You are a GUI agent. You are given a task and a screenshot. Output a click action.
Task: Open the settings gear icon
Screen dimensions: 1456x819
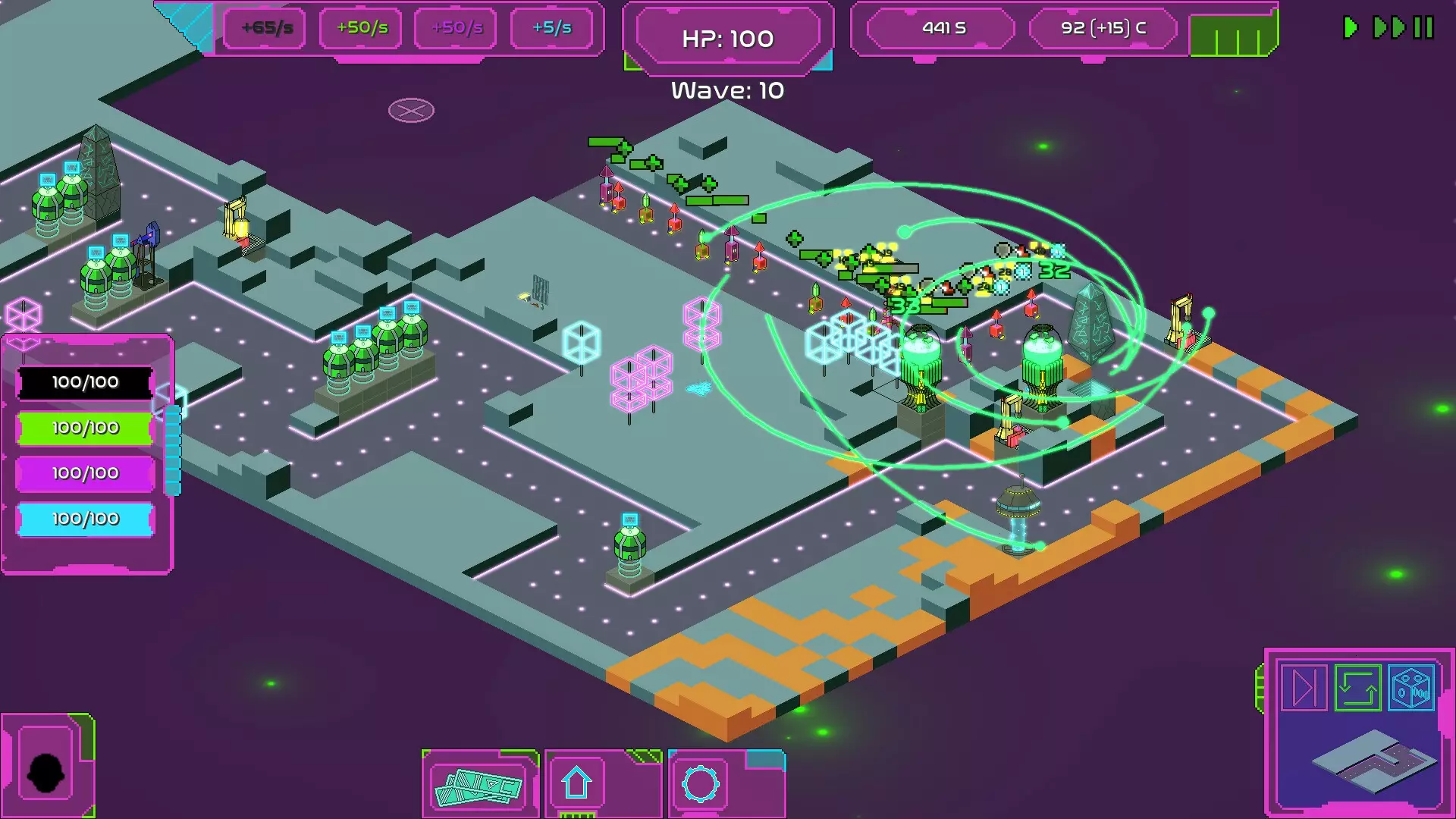click(x=698, y=785)
